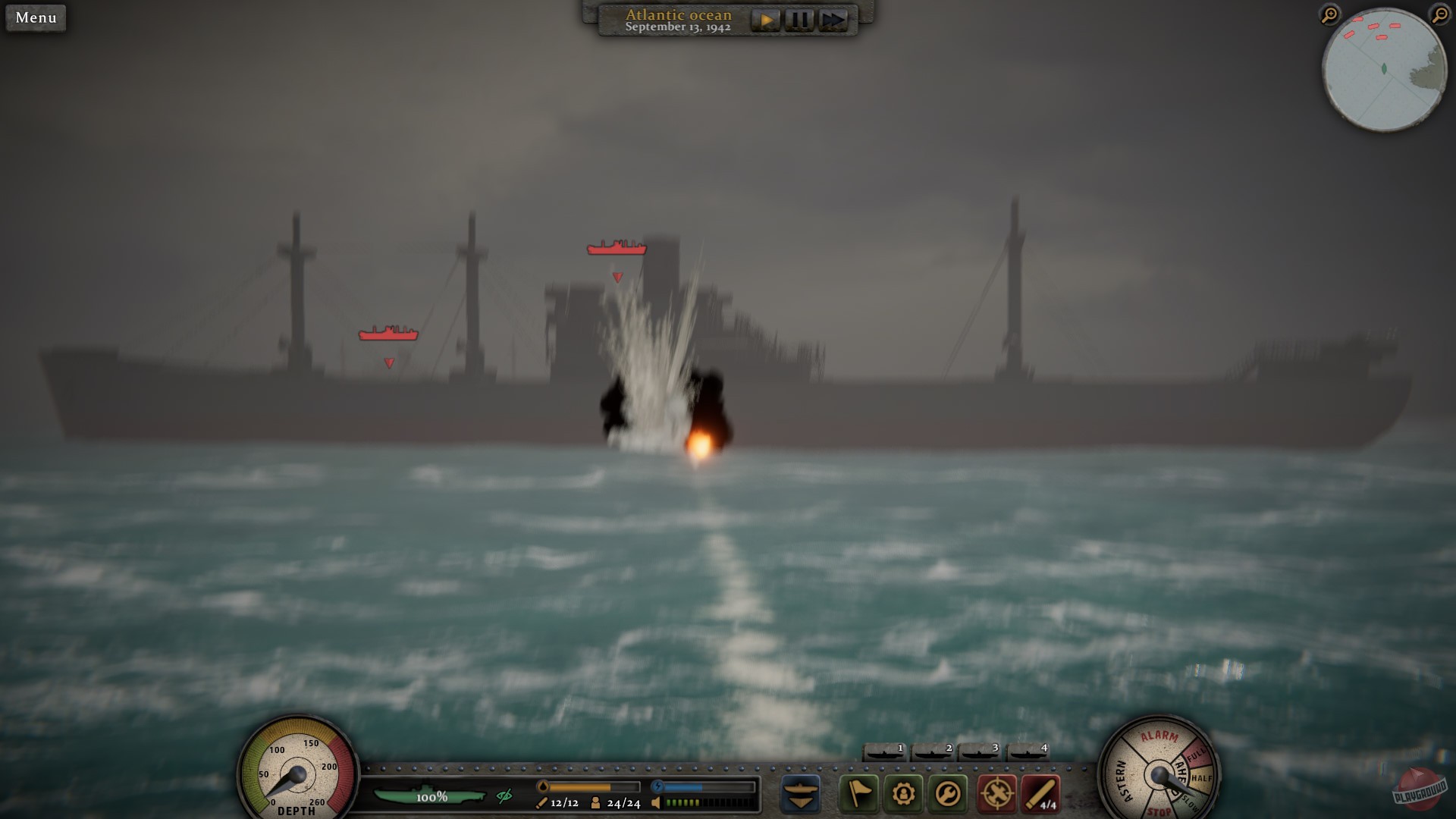The image size is (1456, 819).
Task: Mute the noise level speaker icon
Action: (656, 803)
